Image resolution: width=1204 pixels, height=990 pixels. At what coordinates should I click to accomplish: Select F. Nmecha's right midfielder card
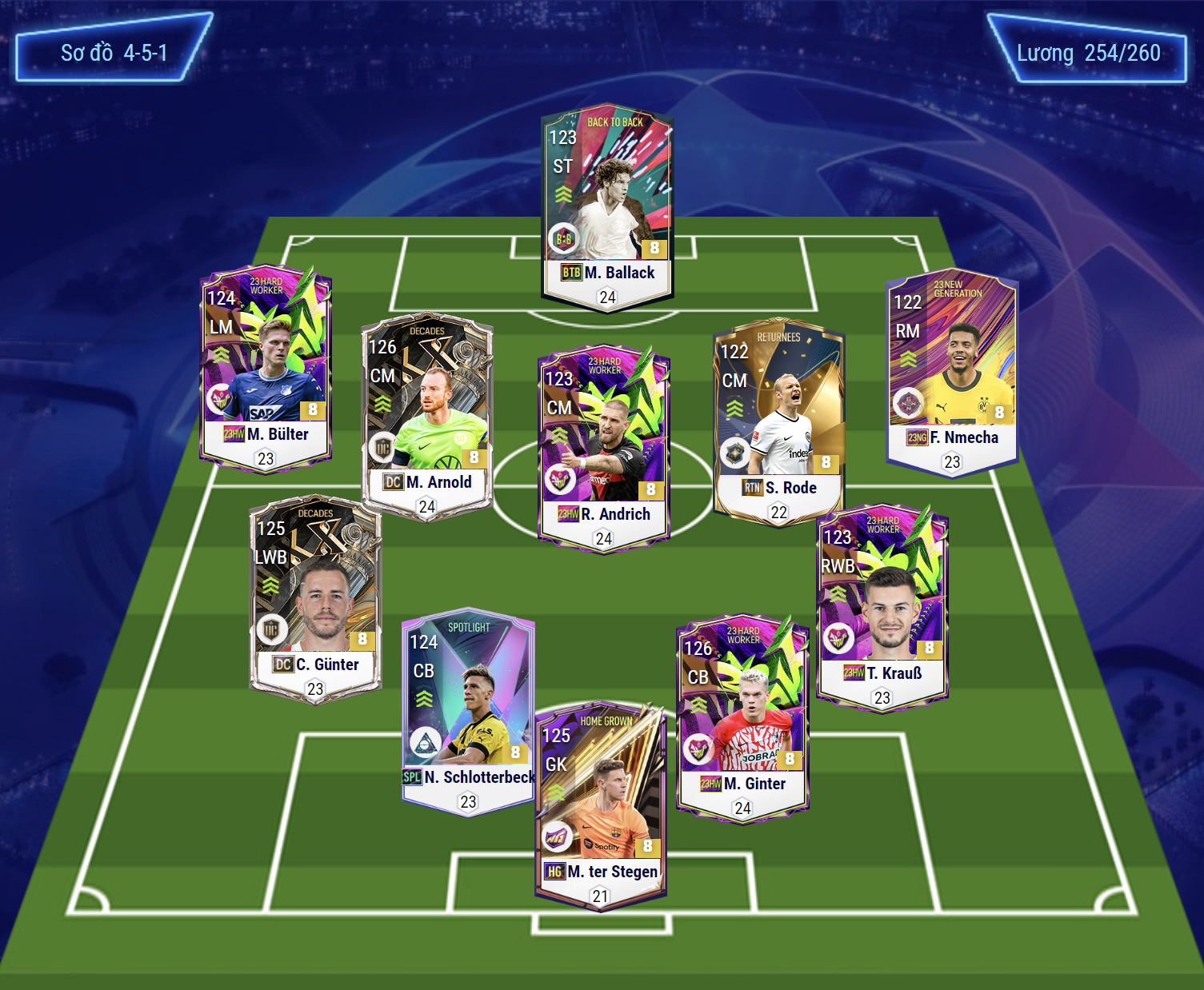click(952, 372)
